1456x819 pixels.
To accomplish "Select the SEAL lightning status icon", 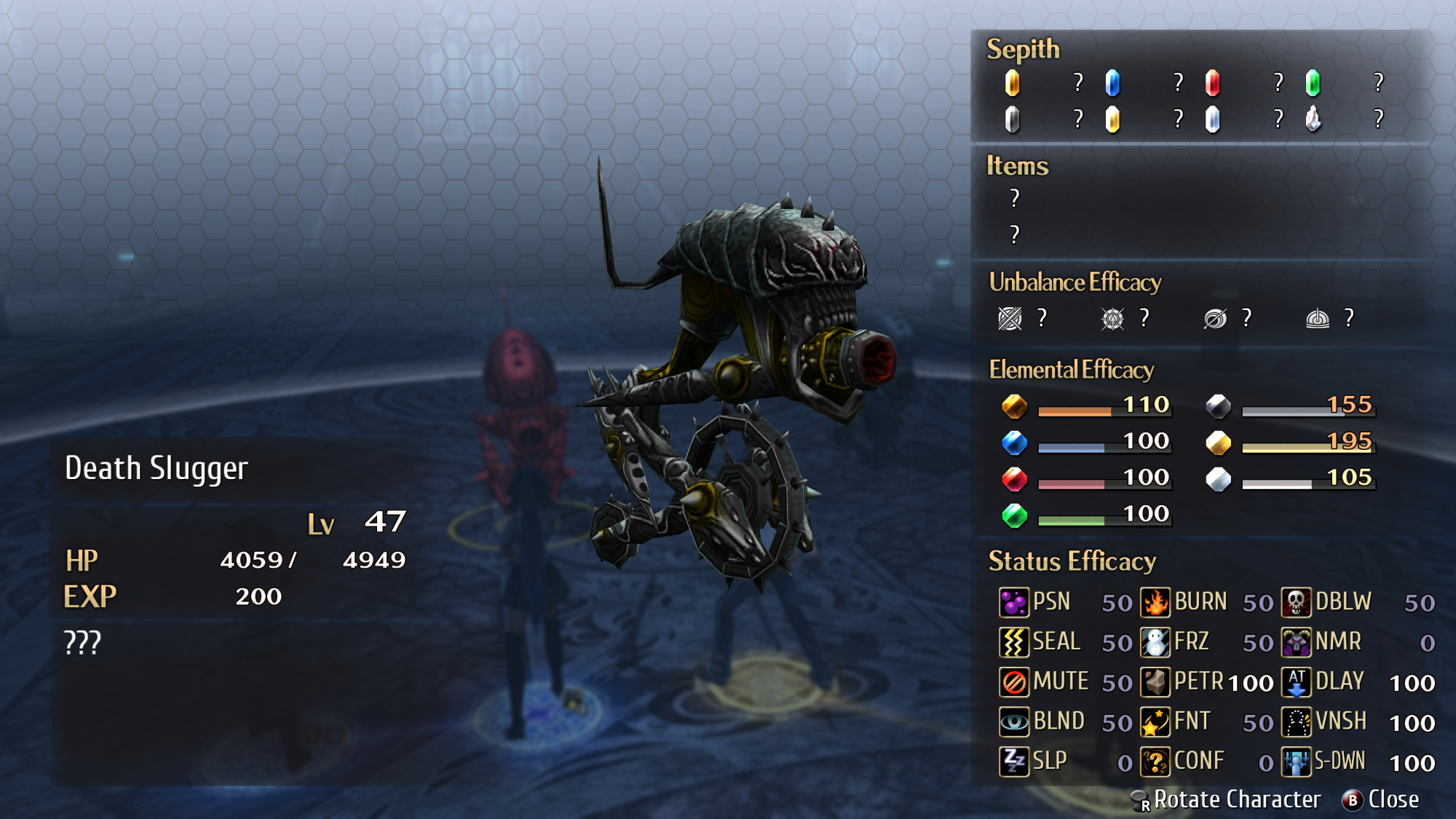I will point(1013,642).
